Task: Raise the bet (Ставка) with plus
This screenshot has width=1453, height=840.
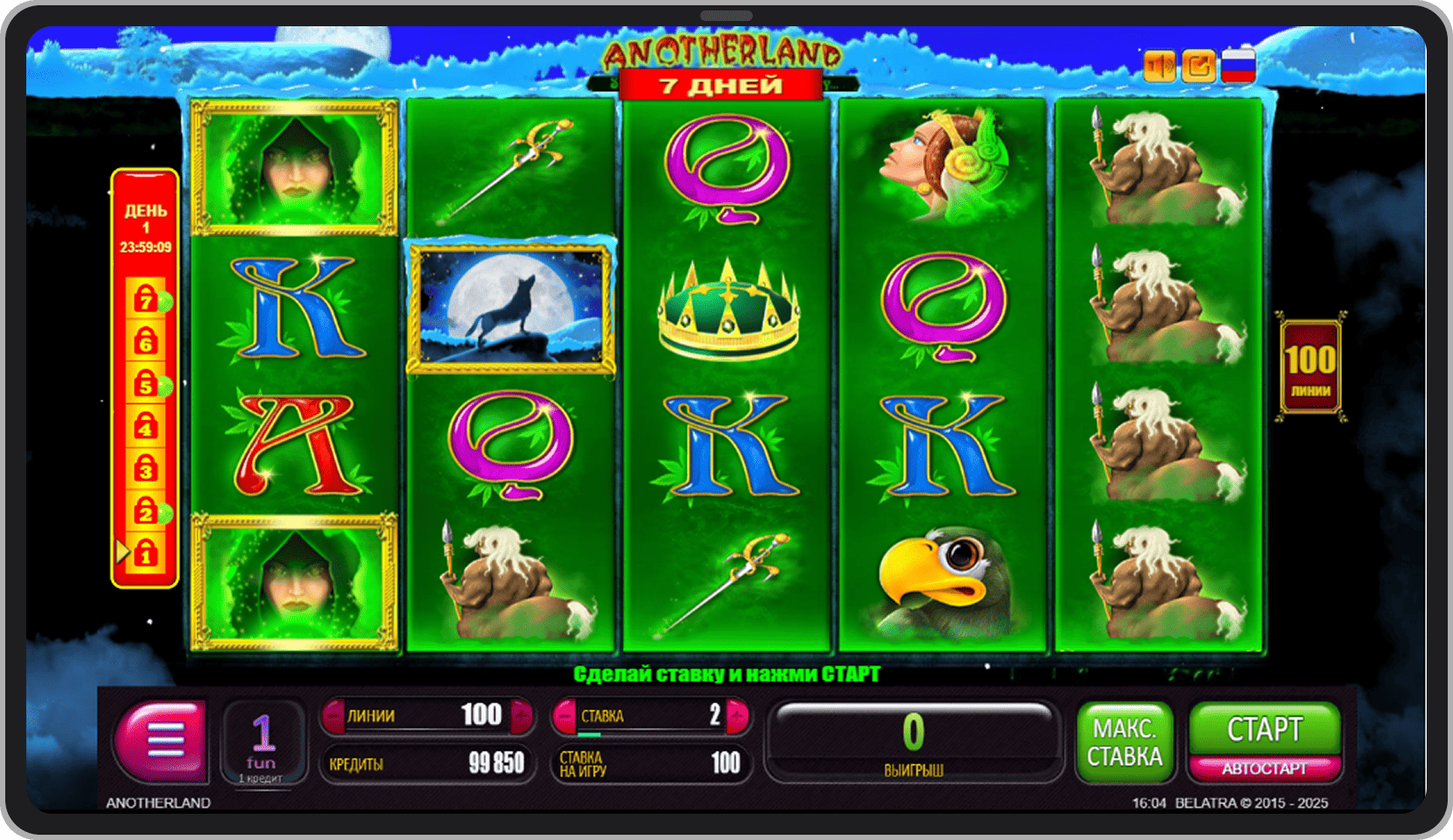Action: pos(738,717)
